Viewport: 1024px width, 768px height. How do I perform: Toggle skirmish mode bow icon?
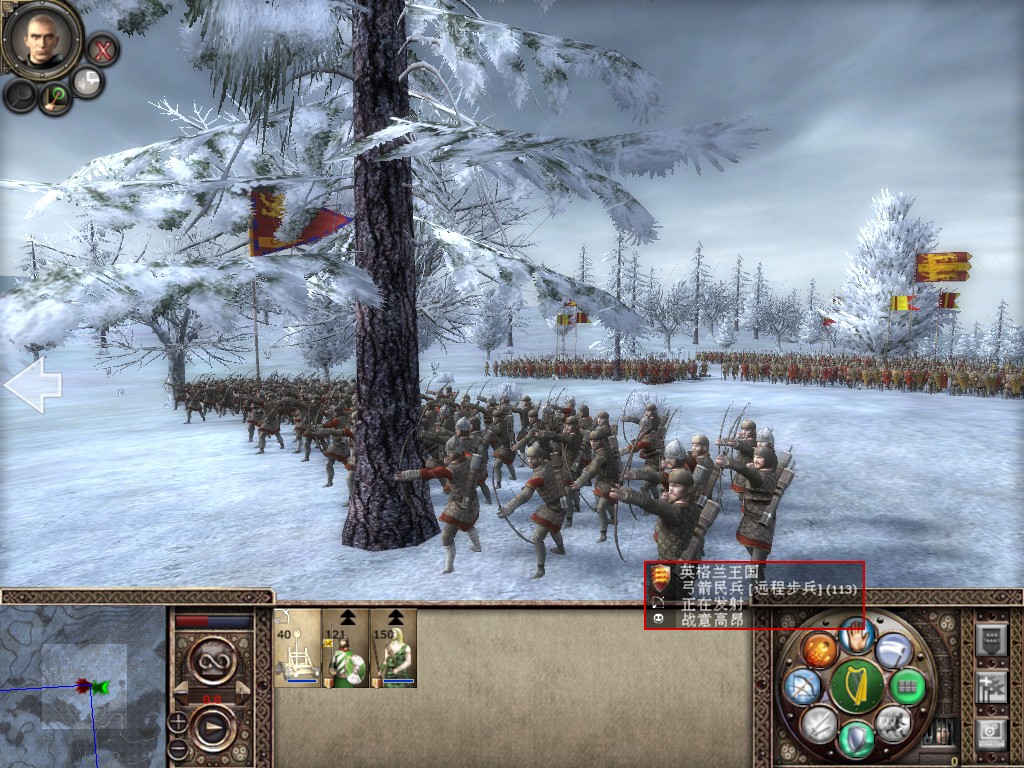pyautogui.click(x=802, y=687)
